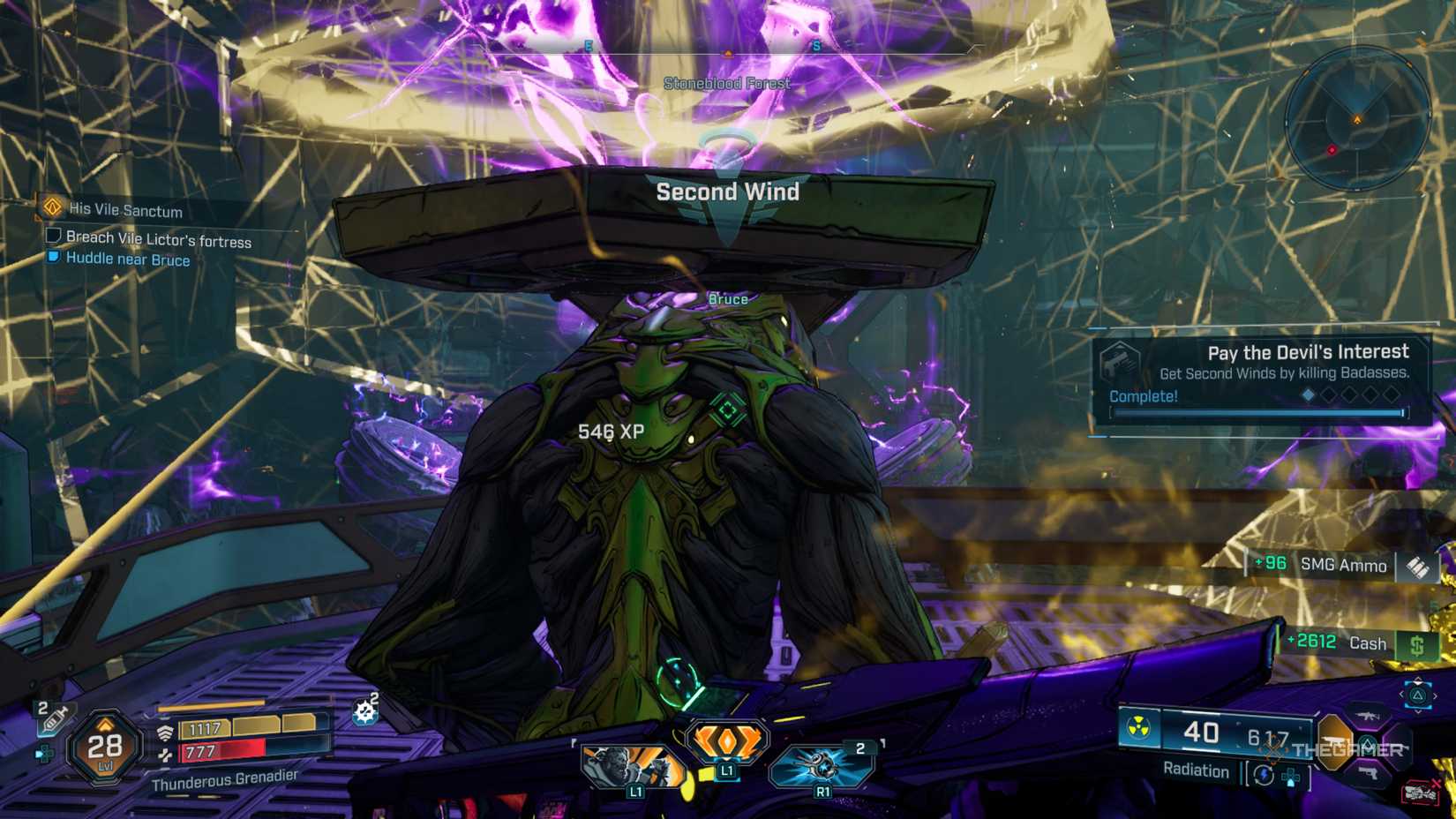Click the SMG Ammo magazine icon
Screen dimensions: 1456x819
1420,567
